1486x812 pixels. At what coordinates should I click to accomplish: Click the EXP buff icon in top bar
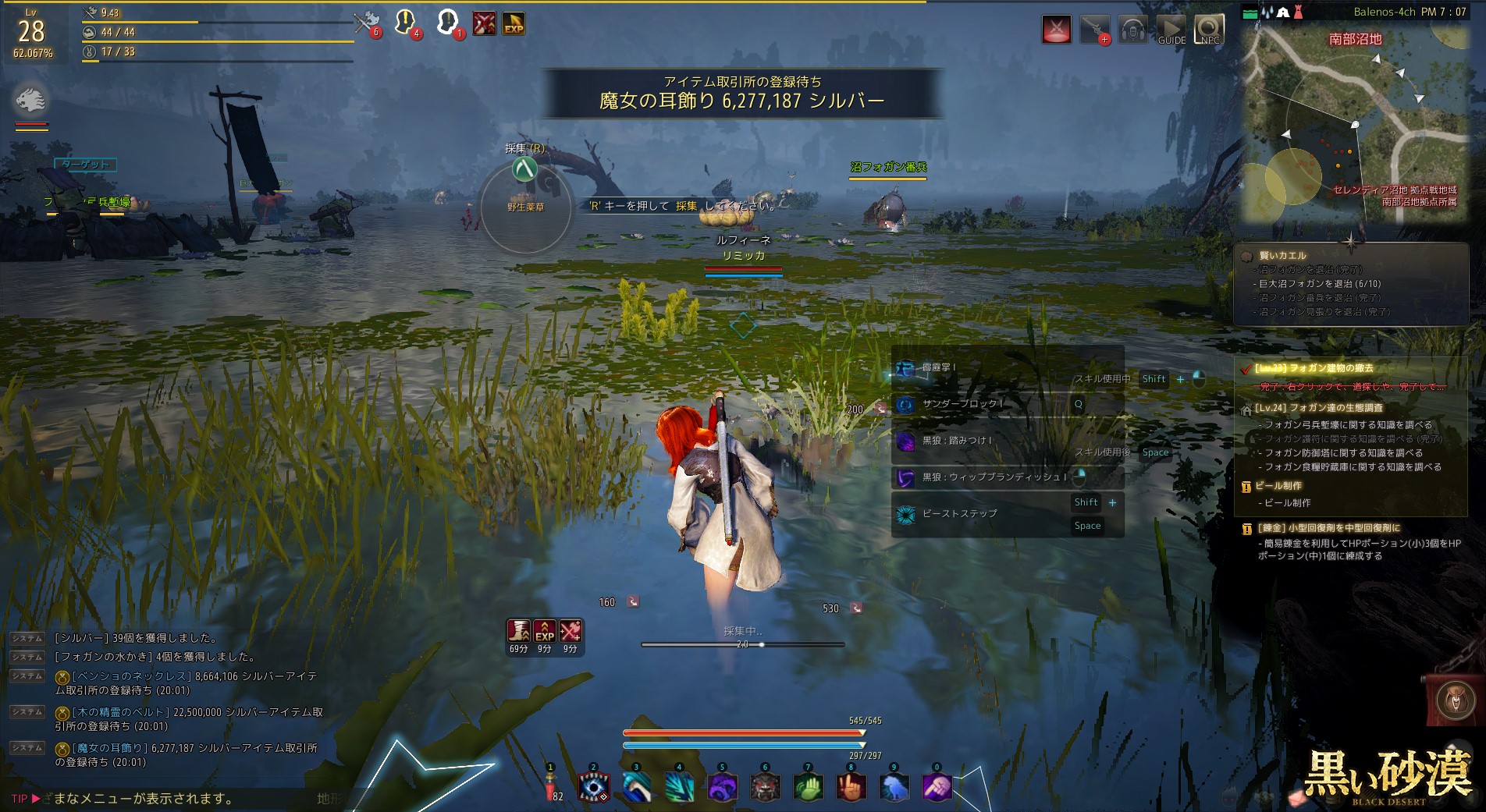[x=514, y=24]
